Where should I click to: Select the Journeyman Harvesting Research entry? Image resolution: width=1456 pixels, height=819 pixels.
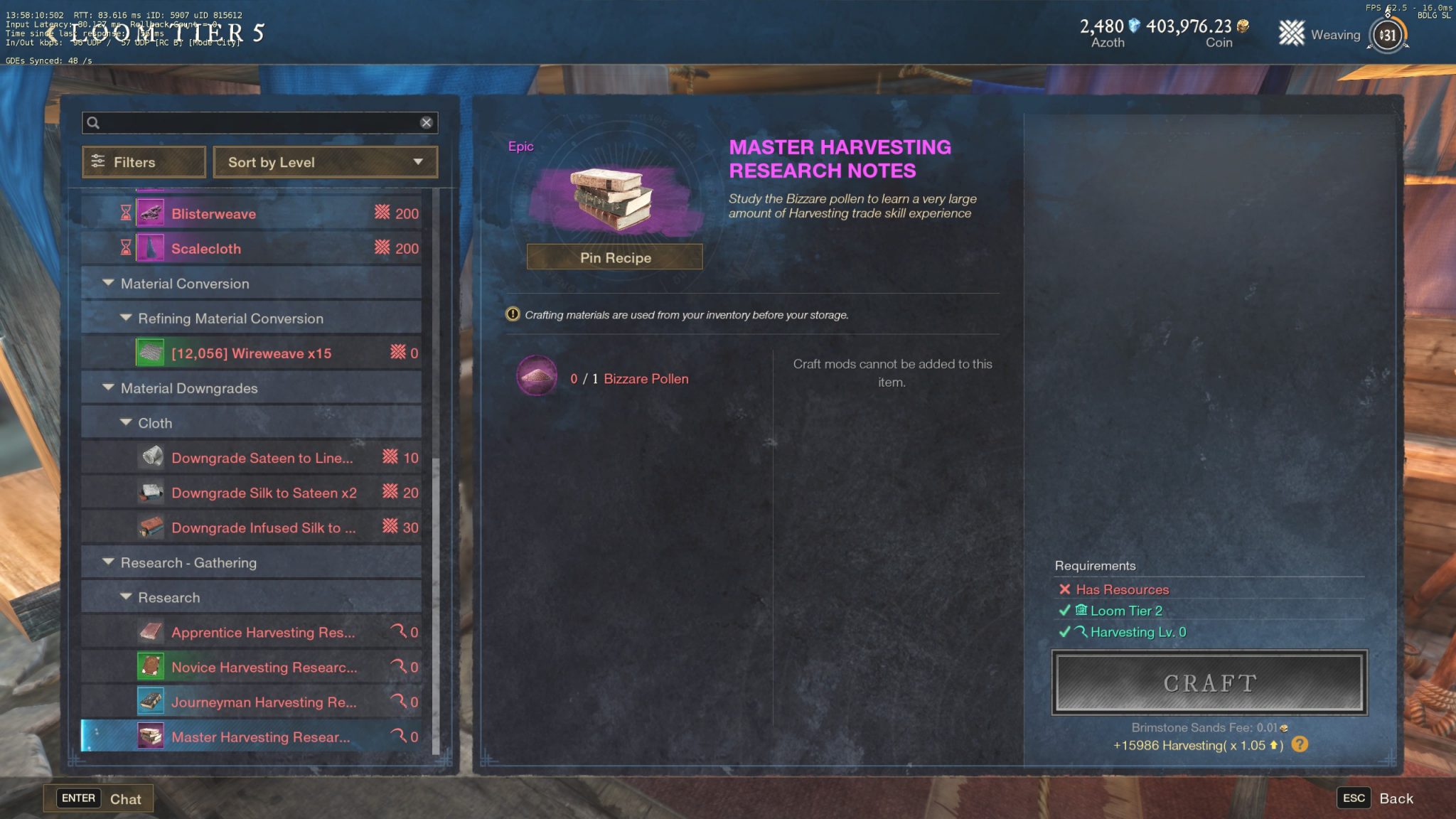[263, 702]
